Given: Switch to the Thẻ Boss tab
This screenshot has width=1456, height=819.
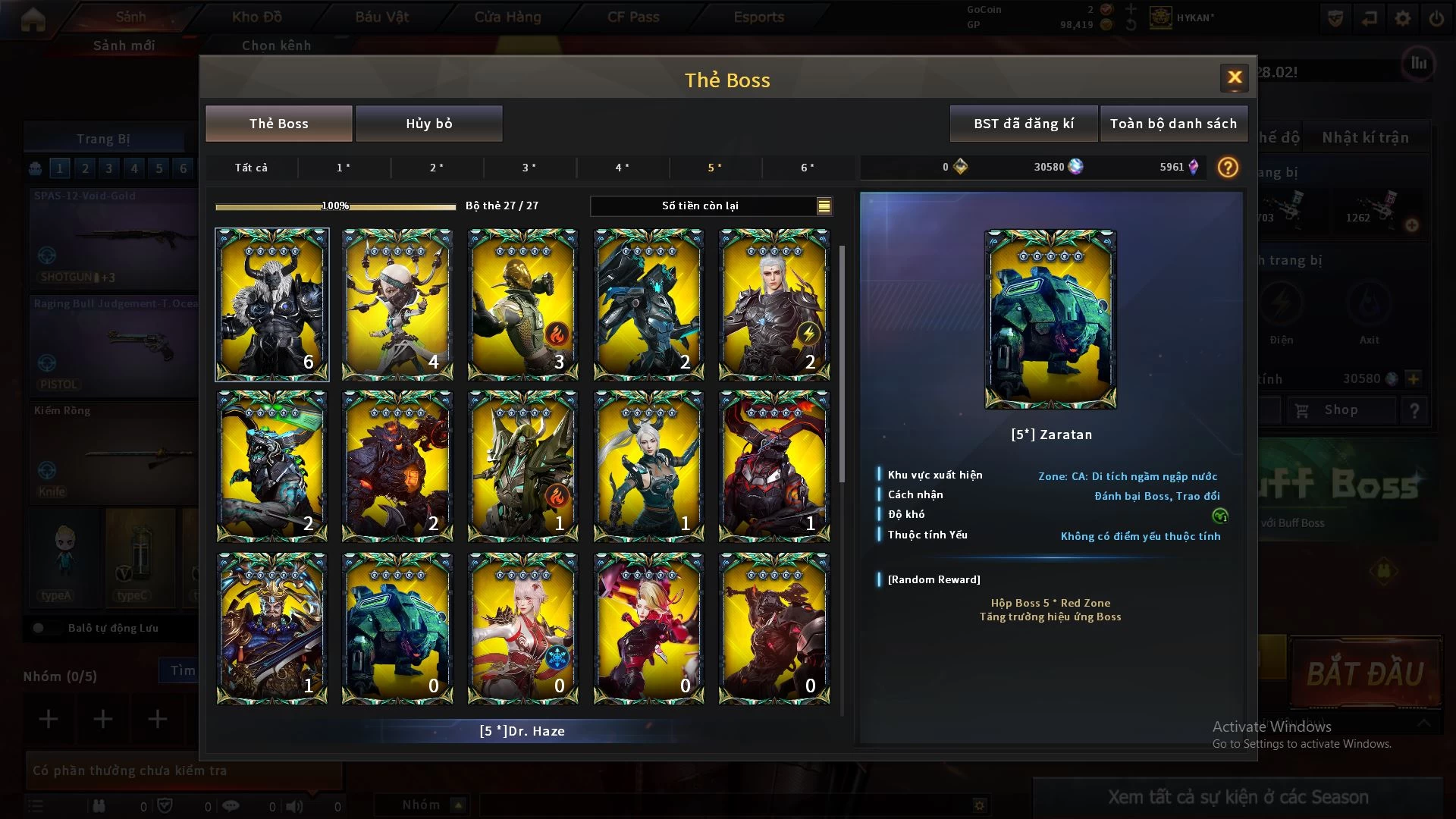Looking at the screenshot, I should coord(279,124).
